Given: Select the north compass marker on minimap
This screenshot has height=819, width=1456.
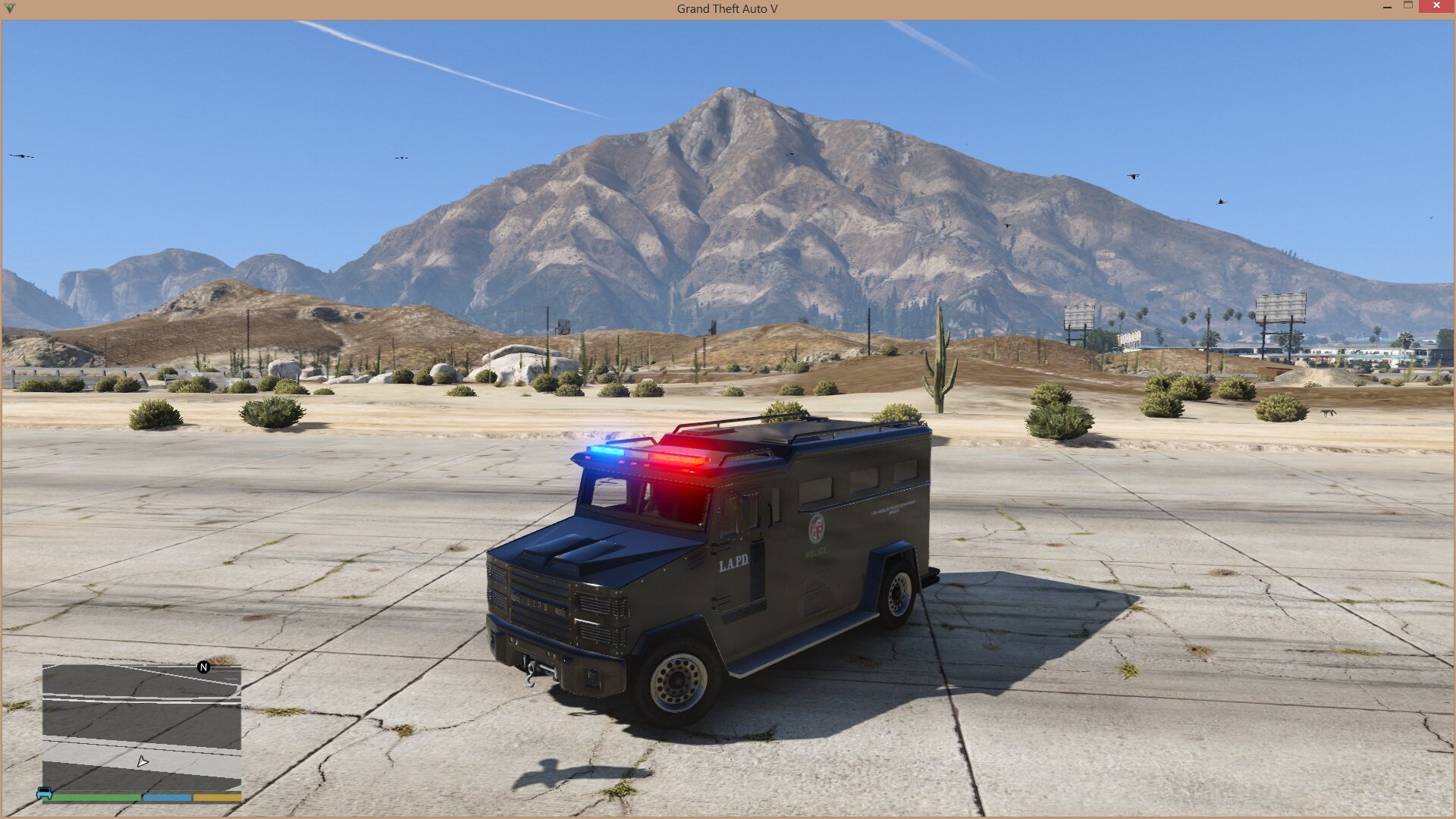Looking at the screenshot, I should 203,667.
